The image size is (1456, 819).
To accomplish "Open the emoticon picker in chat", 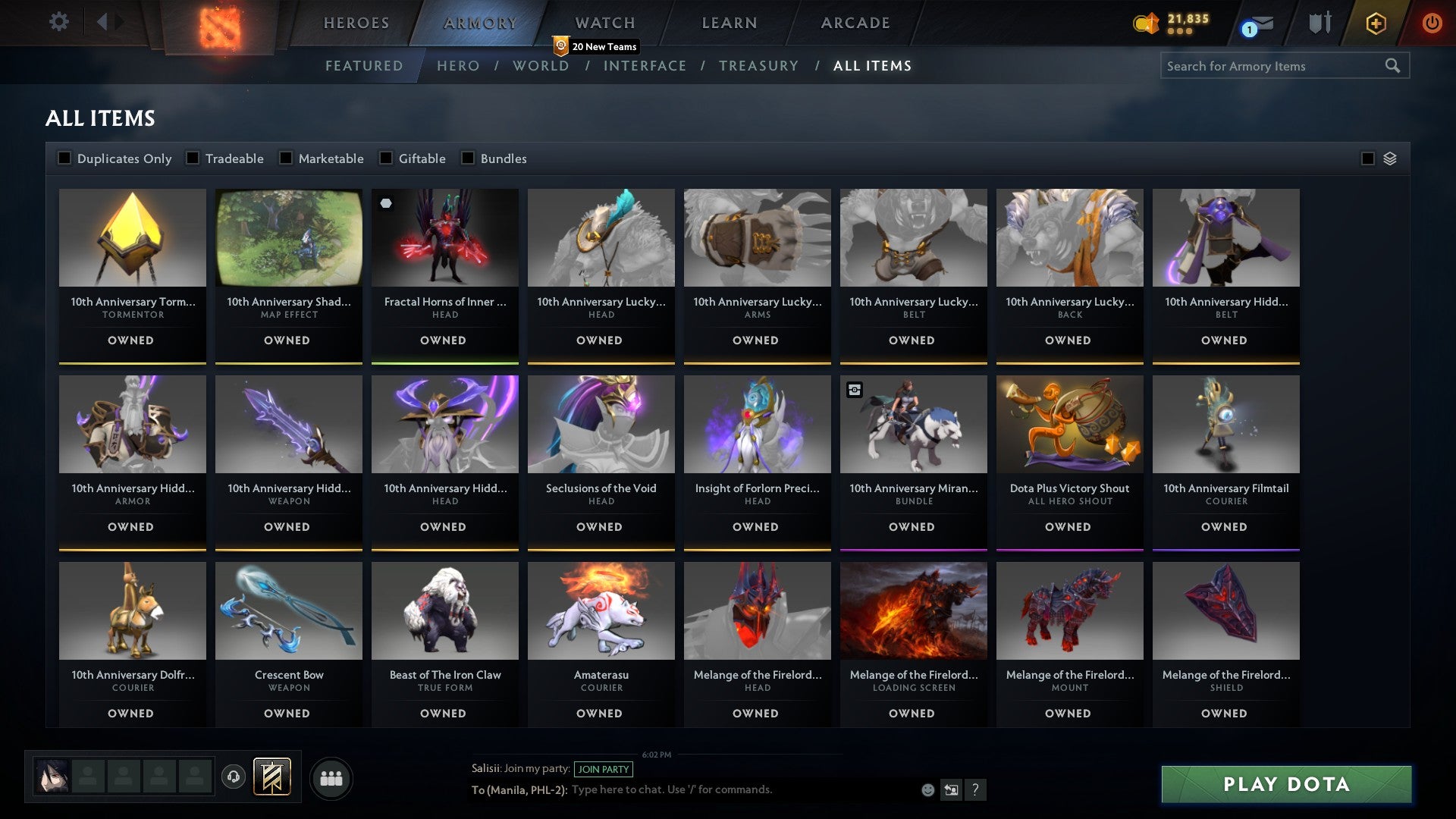I will click(x=927, y=789).
